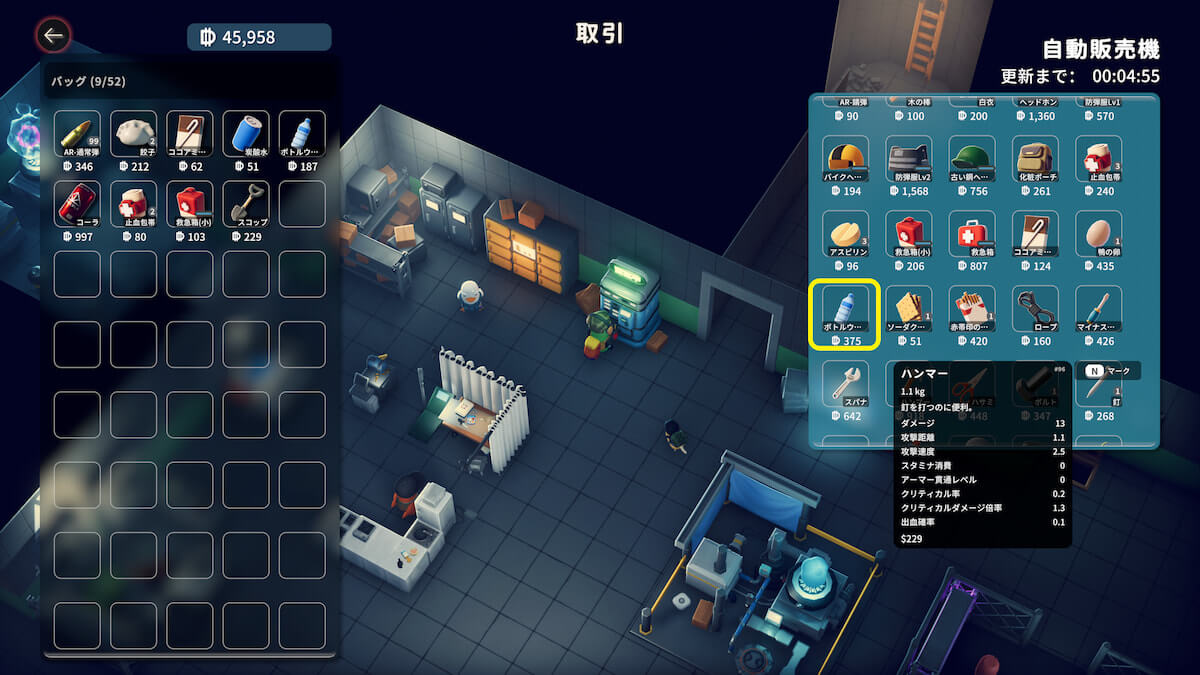1200x675 pixels.
Task: Select the ソーダクラッカー item
Action: tap(908, 309)
